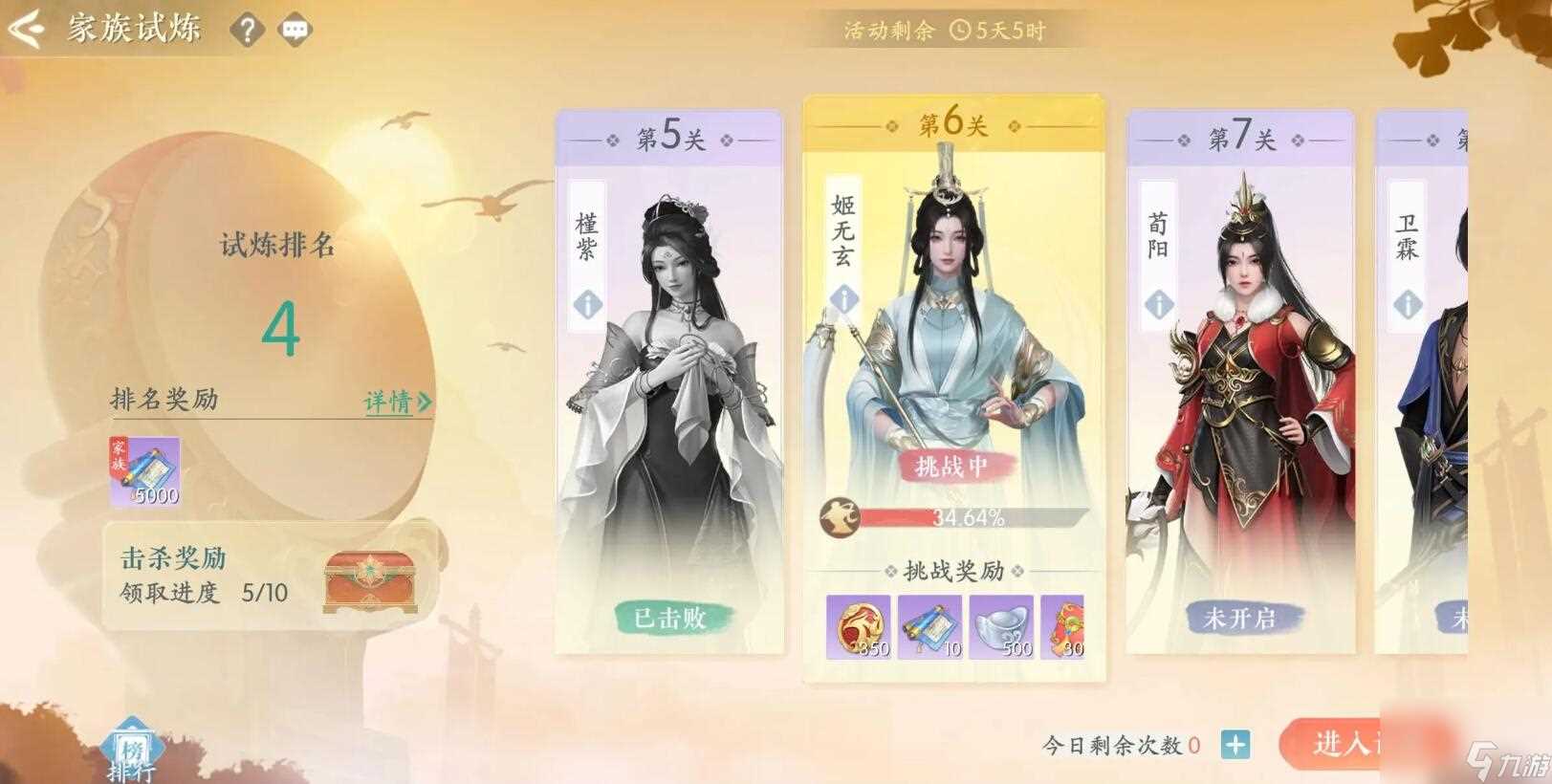1552x784 pixels.
Task: Tap the info icon on 荀阳's card
Action: click(x=1160, y=306)
